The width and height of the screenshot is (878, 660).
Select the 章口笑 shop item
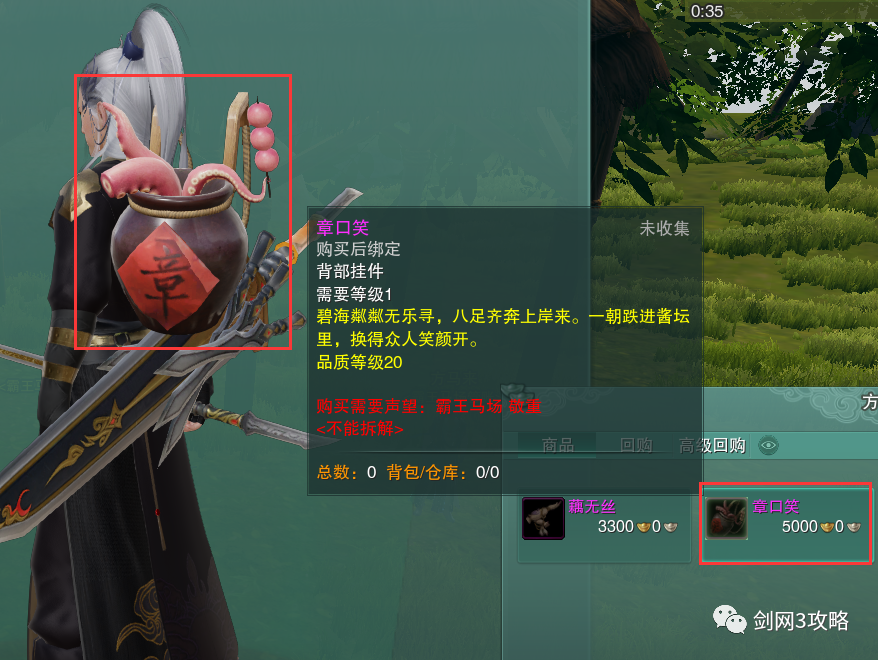click(x=786, y=518)
